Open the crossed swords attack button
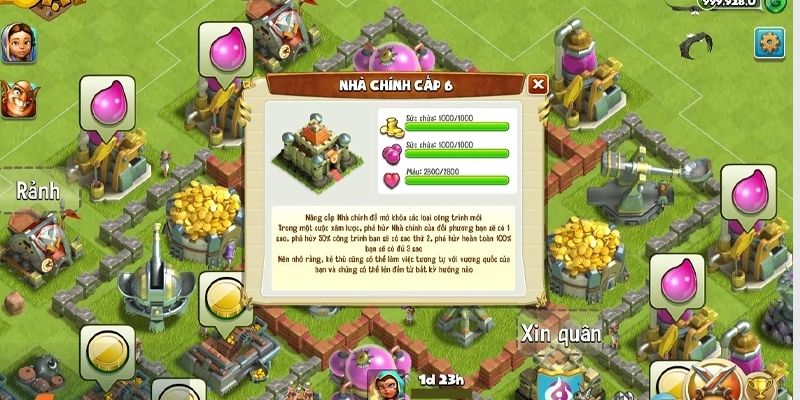This screenshot has height=400, width=800. 714,384
